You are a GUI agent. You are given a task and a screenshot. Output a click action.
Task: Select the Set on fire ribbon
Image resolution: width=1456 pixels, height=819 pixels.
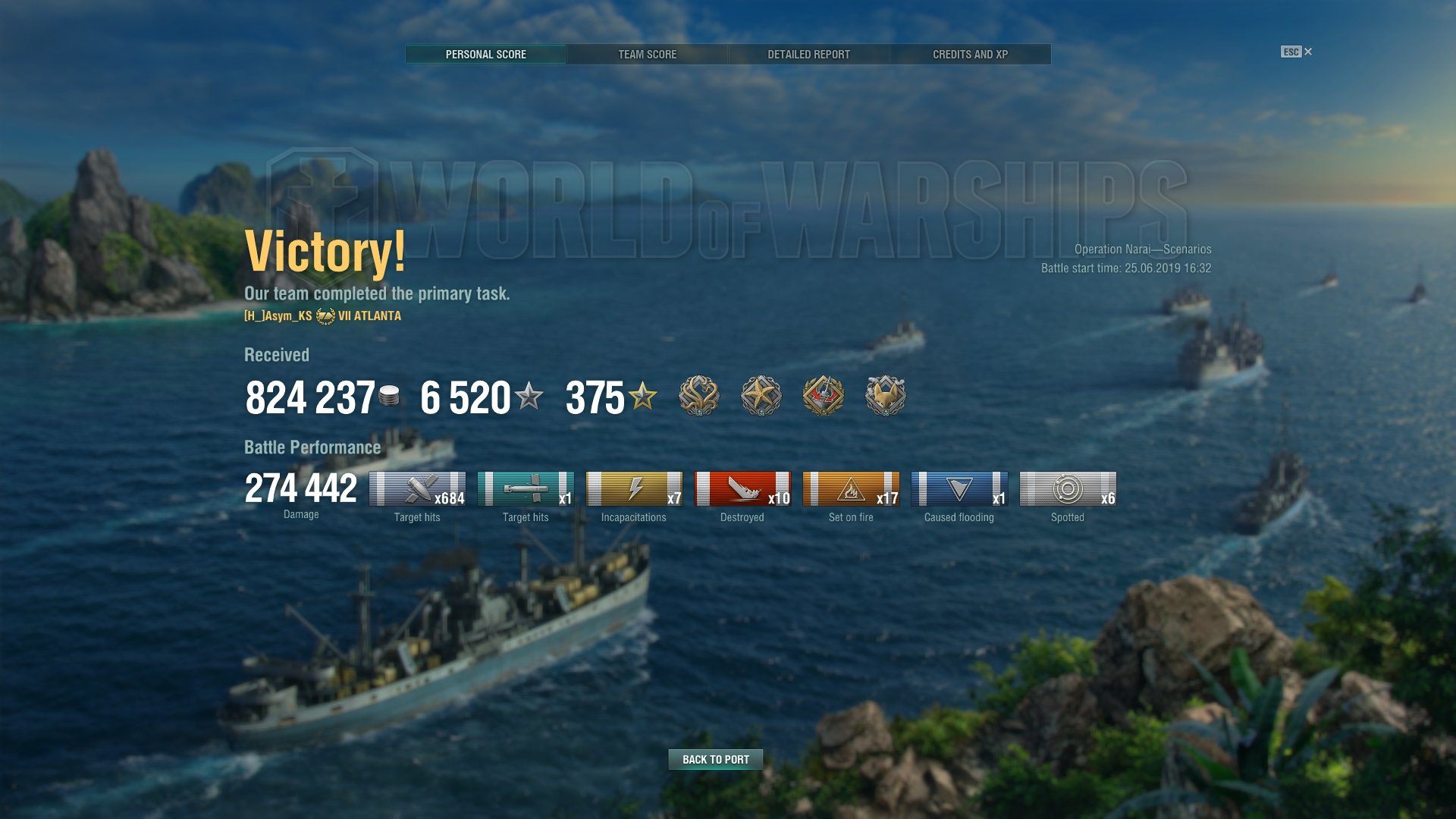click(851, 489)
